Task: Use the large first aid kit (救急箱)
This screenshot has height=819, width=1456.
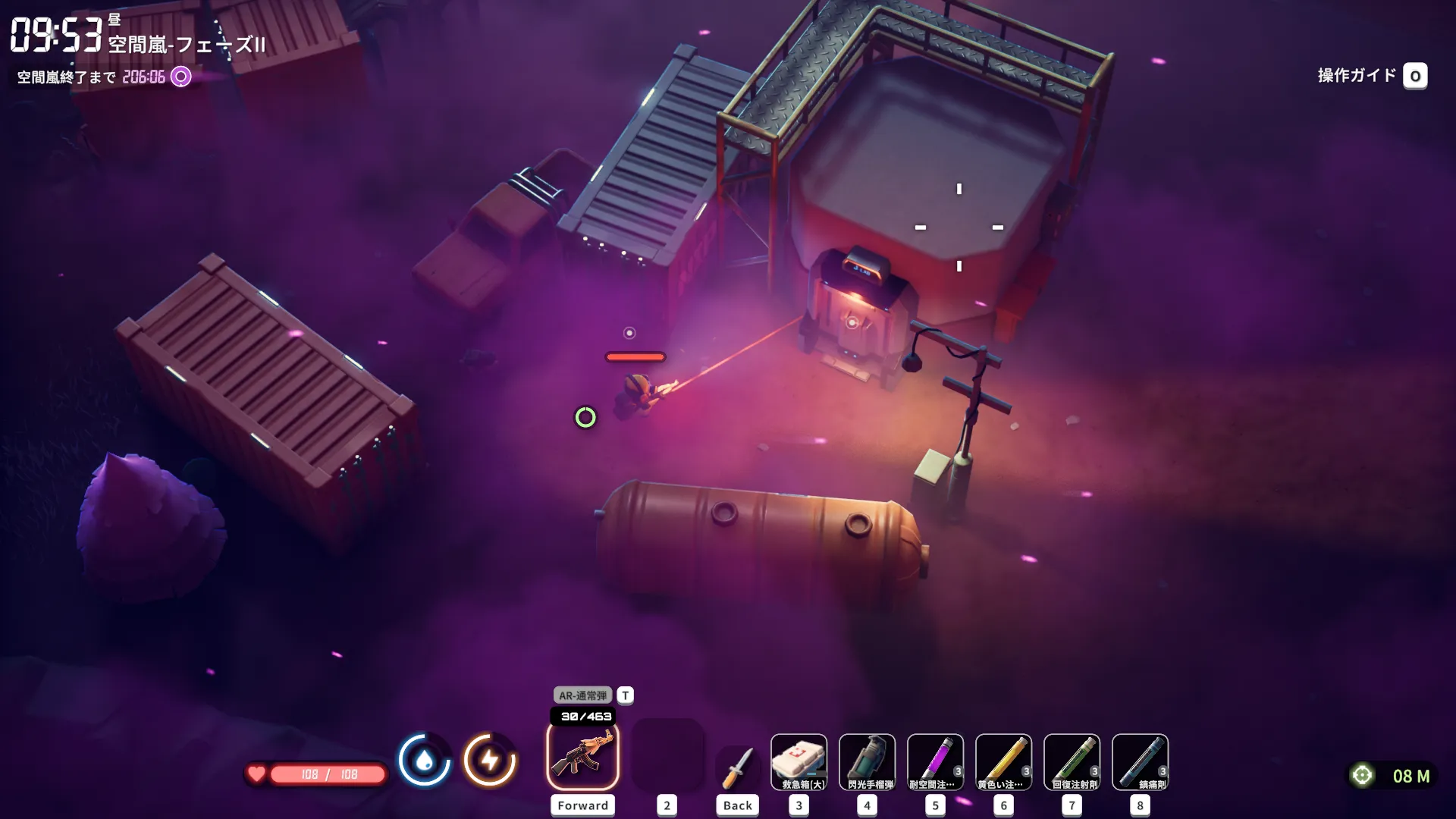Action: (x=799, y=761)
